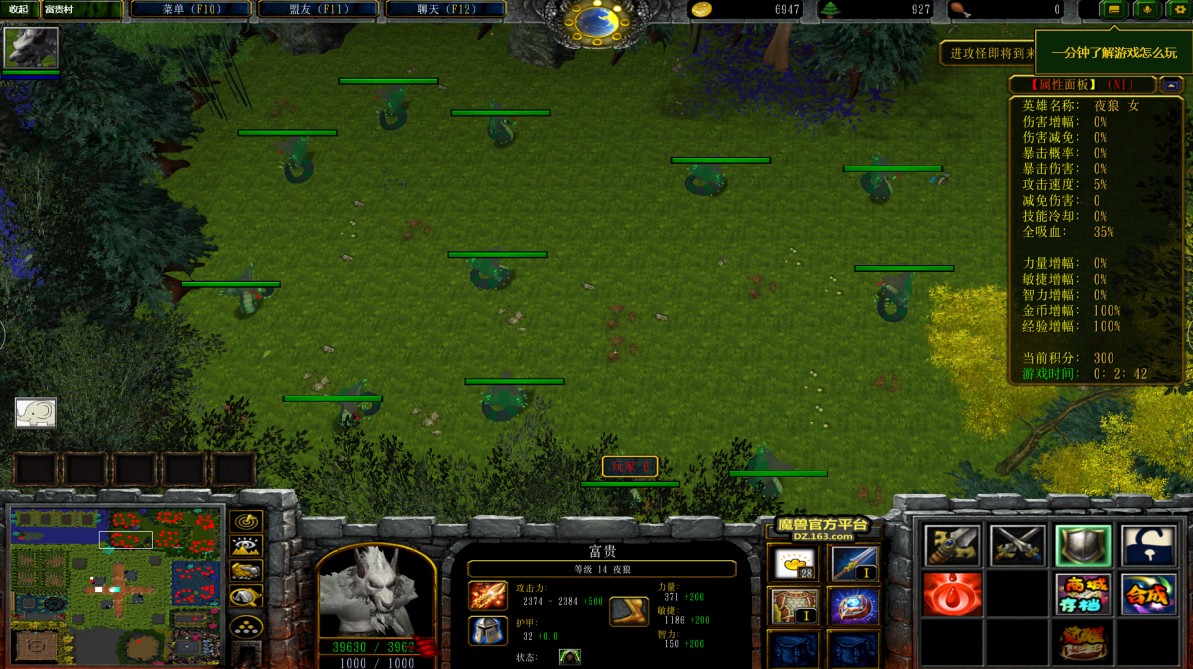Viewport: 1193px width, 669px height.
Task: Activate the crossed swords attack command
Action: pos(1017,546)
